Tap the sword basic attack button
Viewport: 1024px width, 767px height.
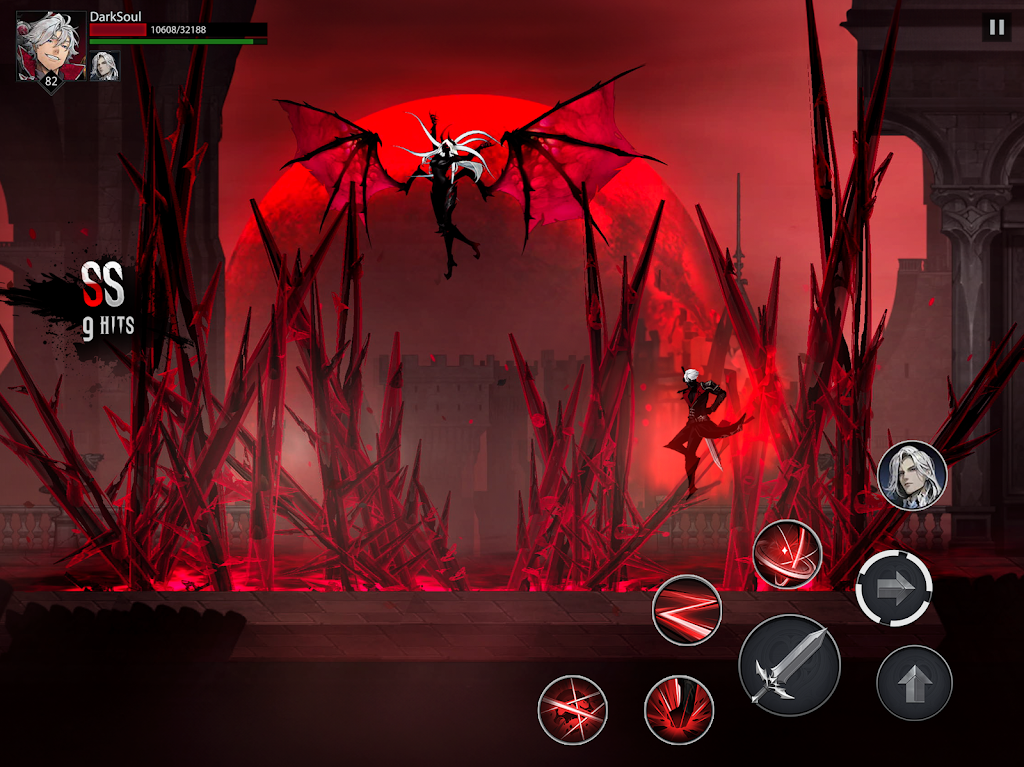pos(789,665)
